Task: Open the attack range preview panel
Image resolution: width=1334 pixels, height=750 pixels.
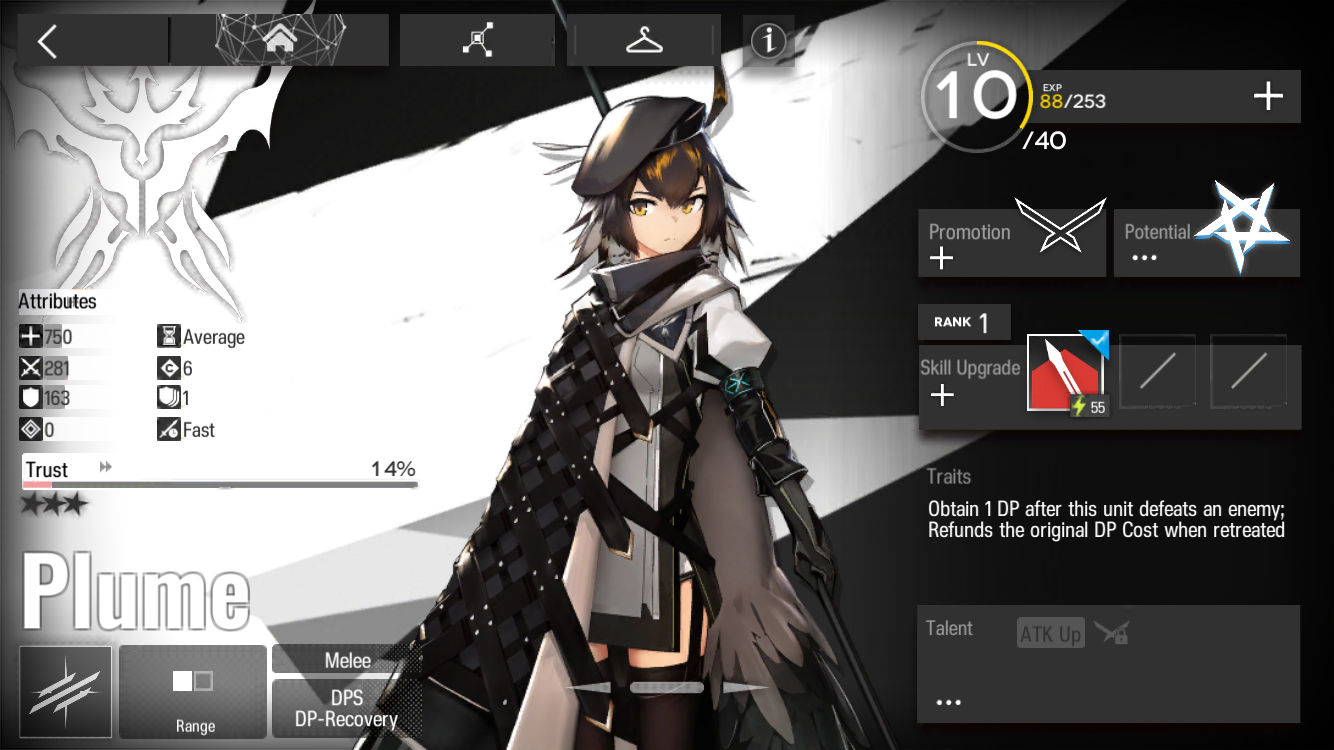Action: click(x=192, y=691)
